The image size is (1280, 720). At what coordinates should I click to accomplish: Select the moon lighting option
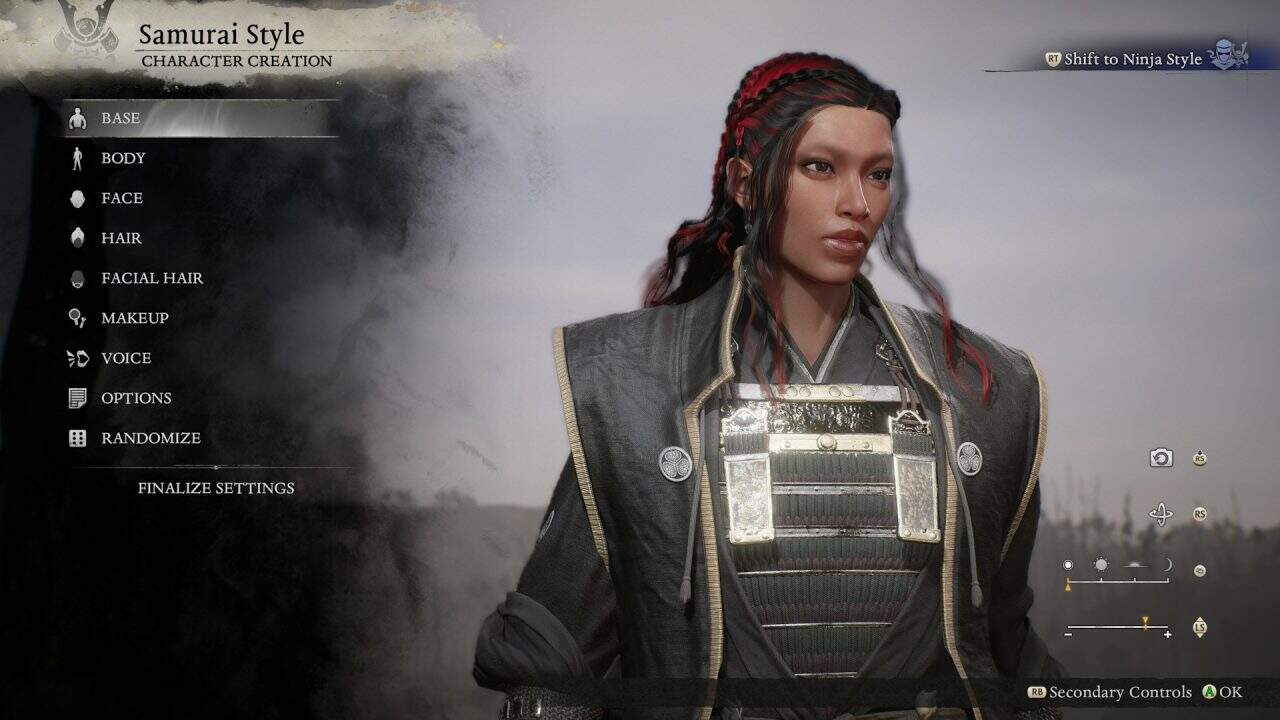tap(1168, 563)
